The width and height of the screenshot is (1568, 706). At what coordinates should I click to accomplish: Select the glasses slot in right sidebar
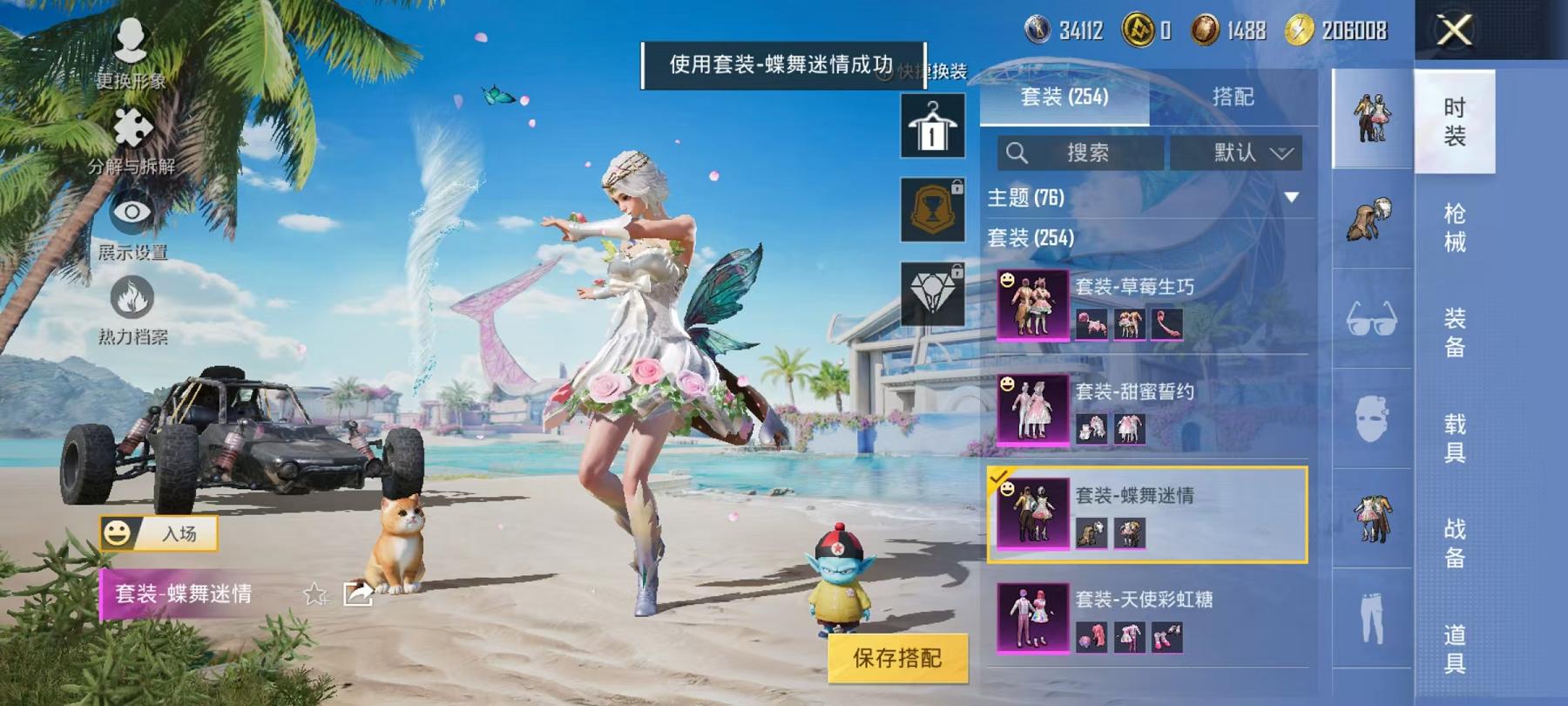(x=1372, y=322)
